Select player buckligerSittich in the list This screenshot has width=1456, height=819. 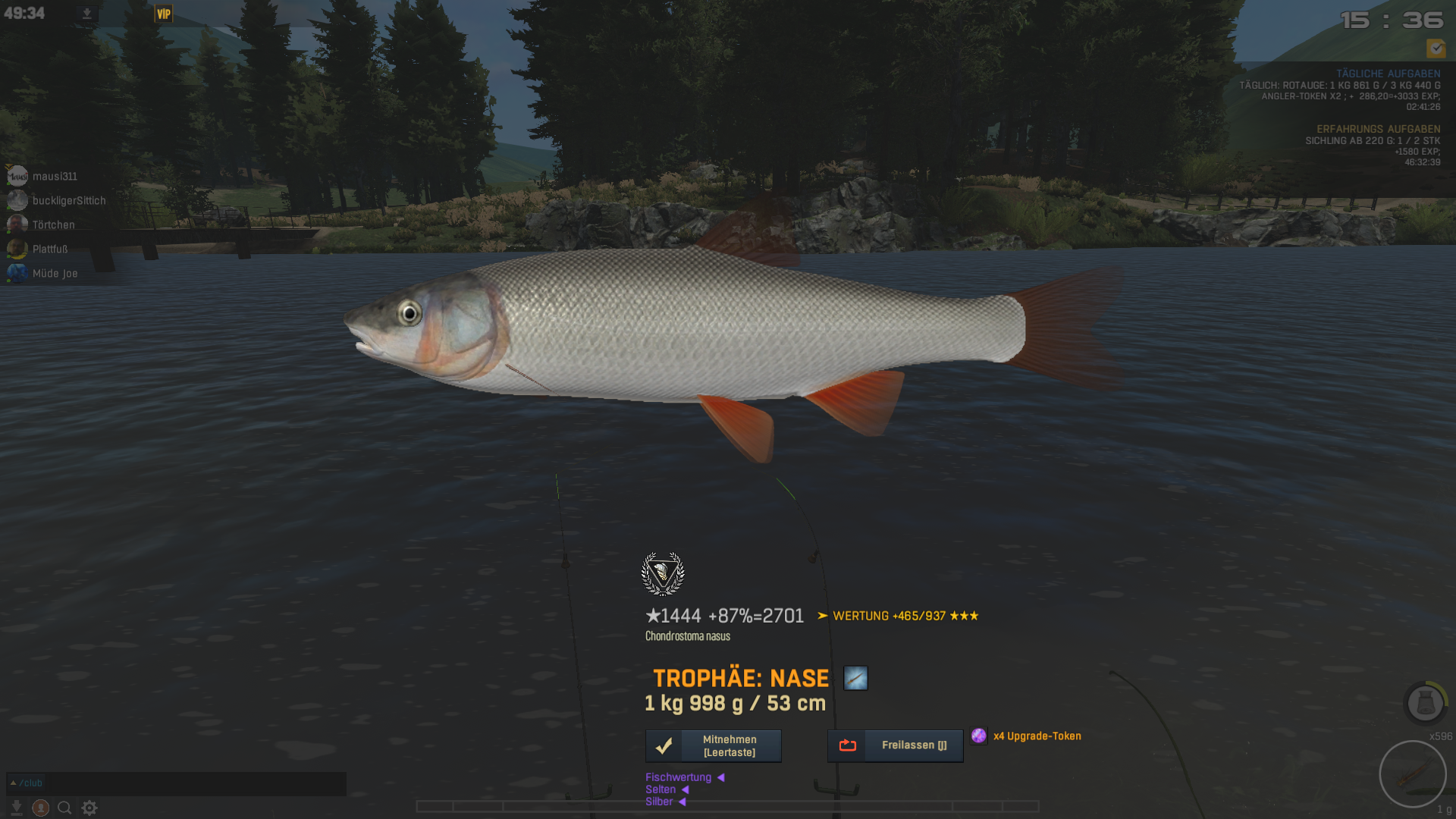[68, 200]
